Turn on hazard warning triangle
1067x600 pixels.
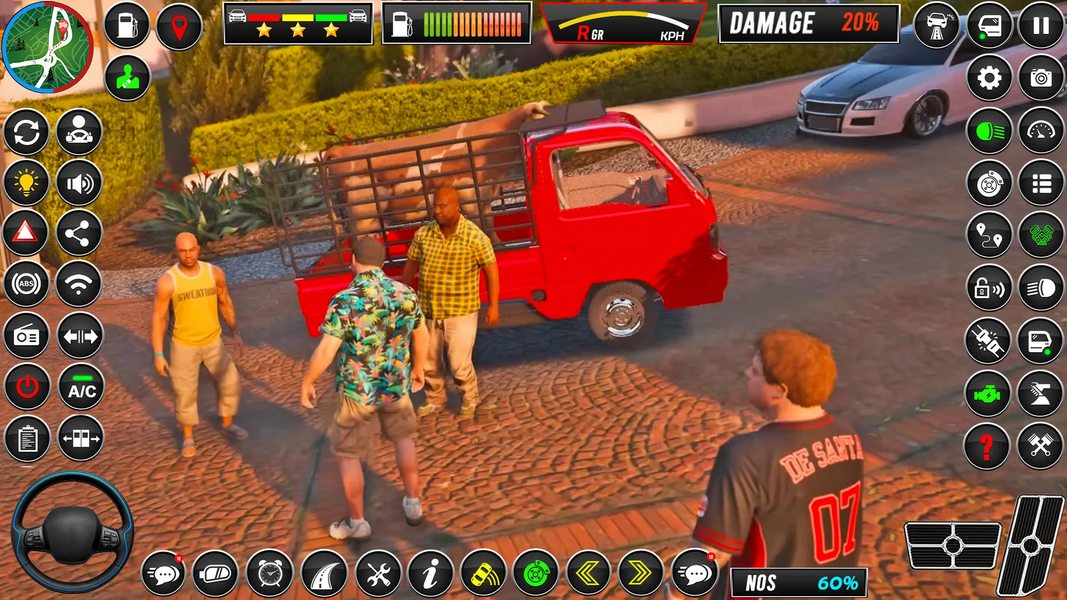pyautogui.click(x=26, y=233)
